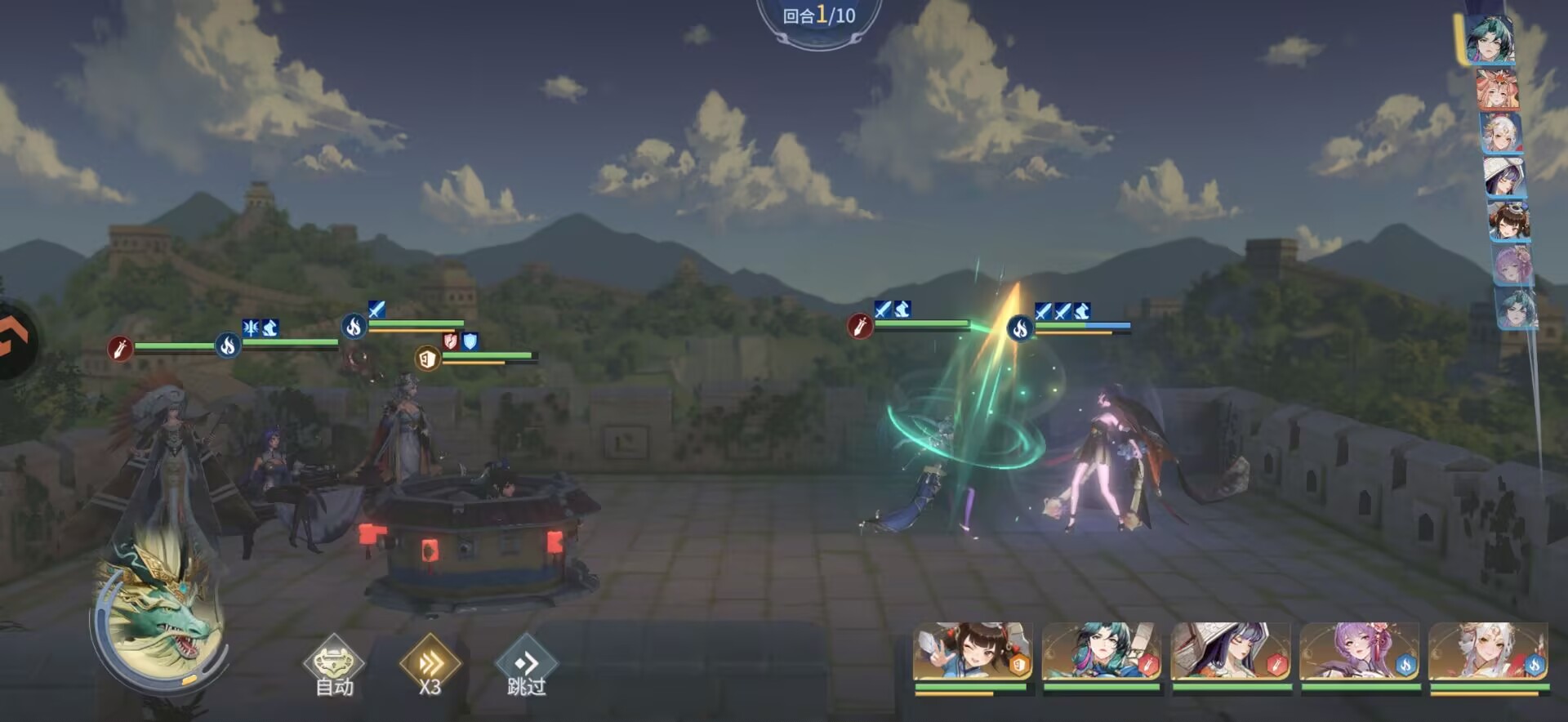Toggle the 自动 auto-battle button
Viewport: 1568px width, 722px height.
[334, 666]
